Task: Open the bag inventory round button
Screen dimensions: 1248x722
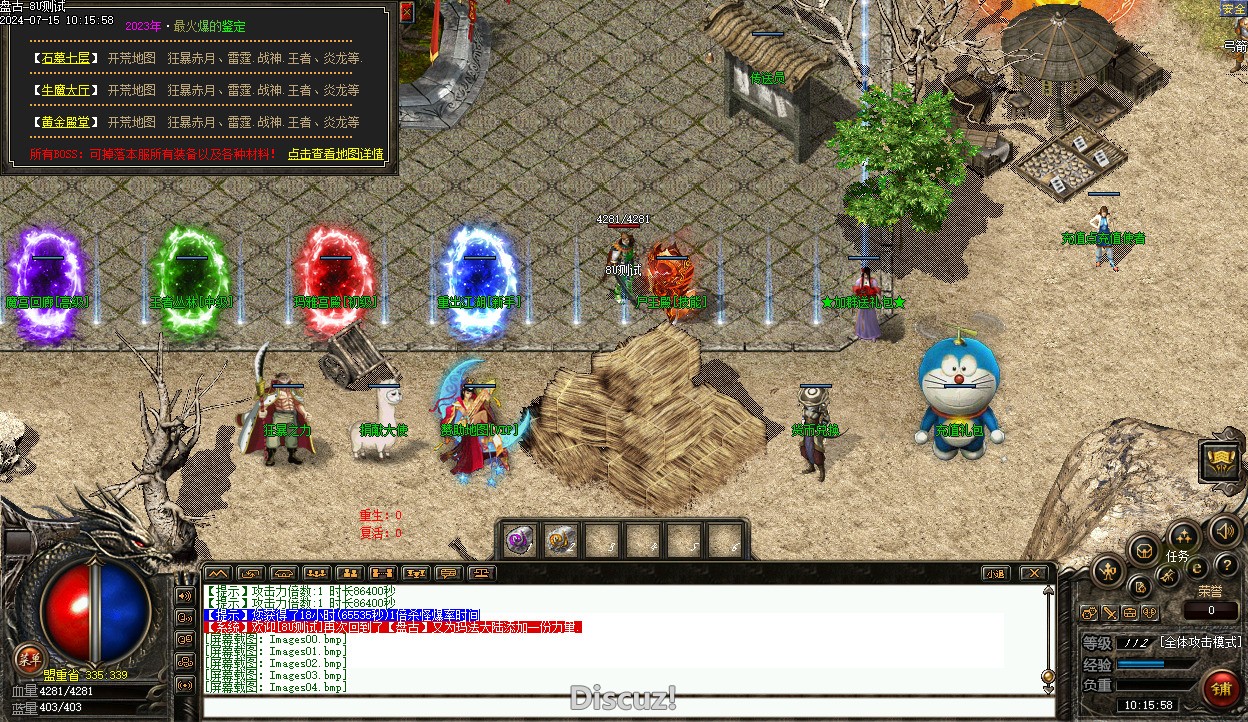Action: [x=1143, y=549]
